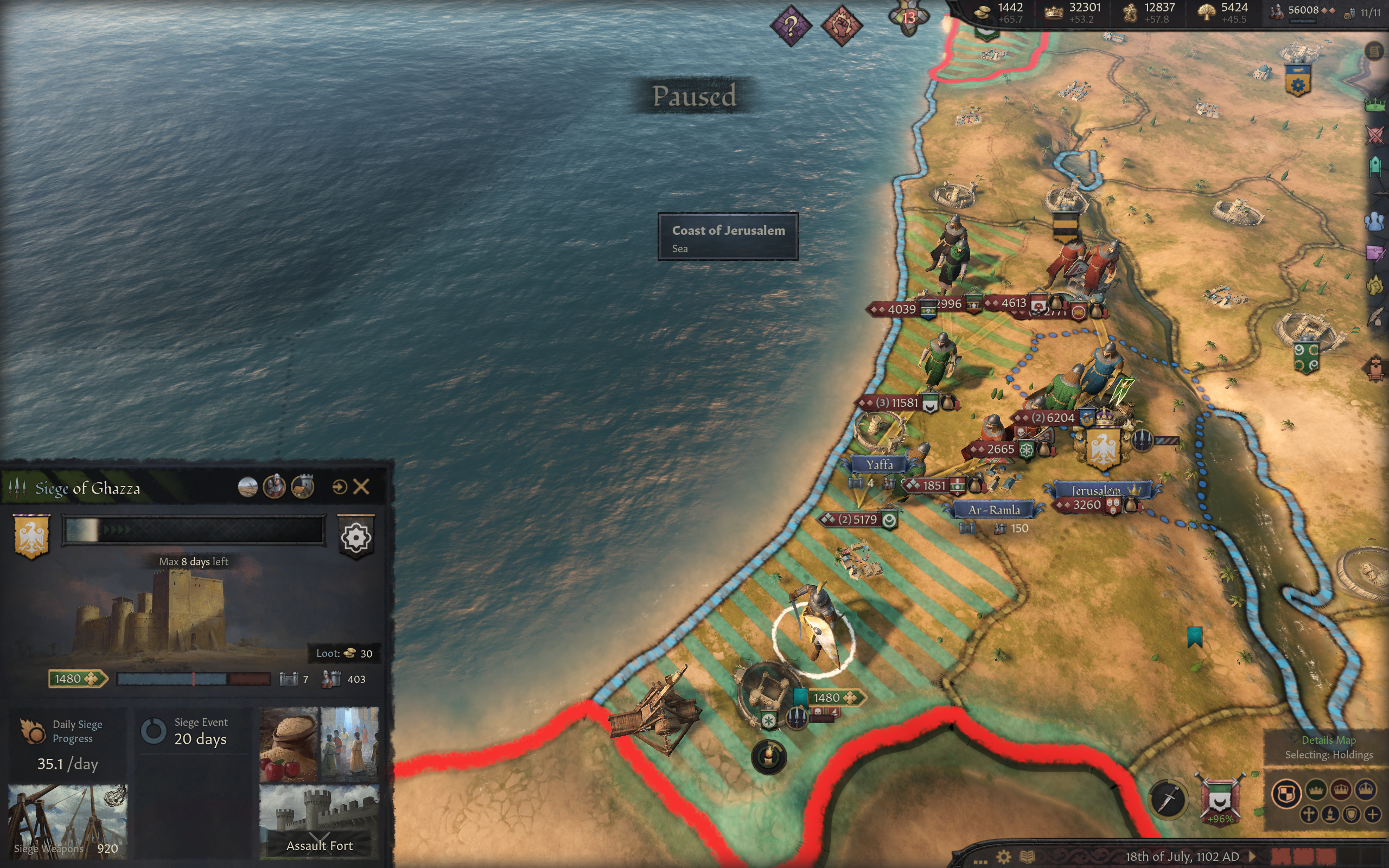Switch to the faith cross map mode
The width and height of the screenshot is (1389, 868).
(x=1309, y=814)
